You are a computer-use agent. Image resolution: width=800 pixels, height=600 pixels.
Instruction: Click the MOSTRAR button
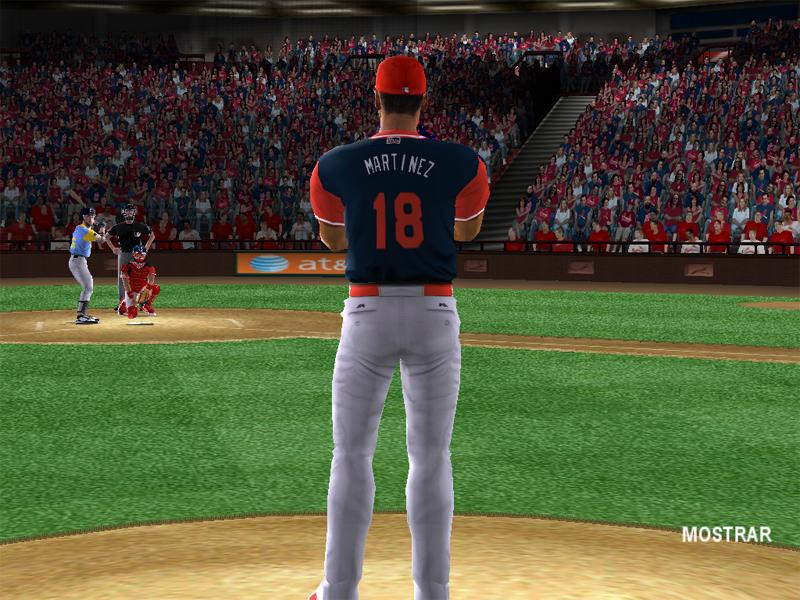point(726,534)
